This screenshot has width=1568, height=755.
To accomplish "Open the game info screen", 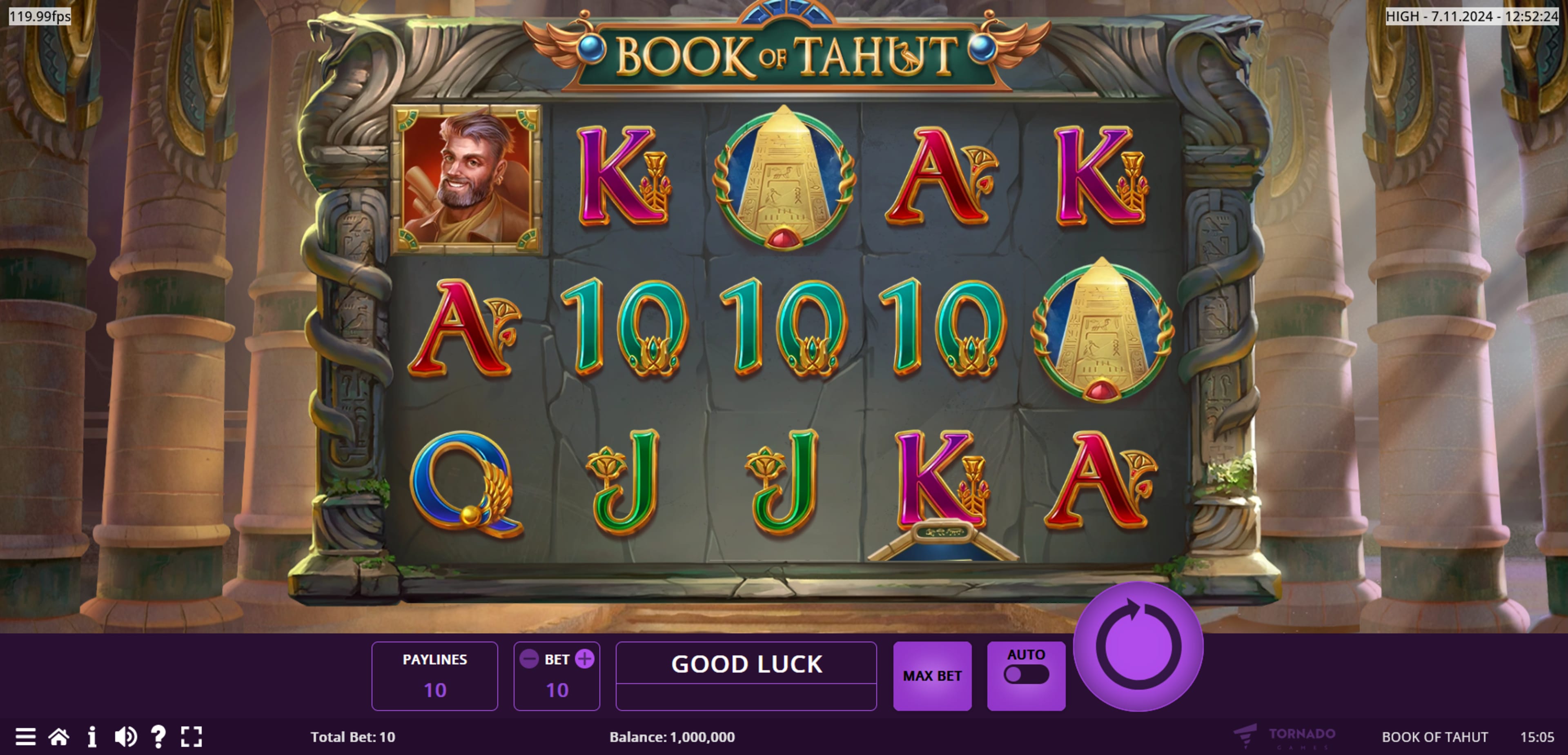I will 93,737.
